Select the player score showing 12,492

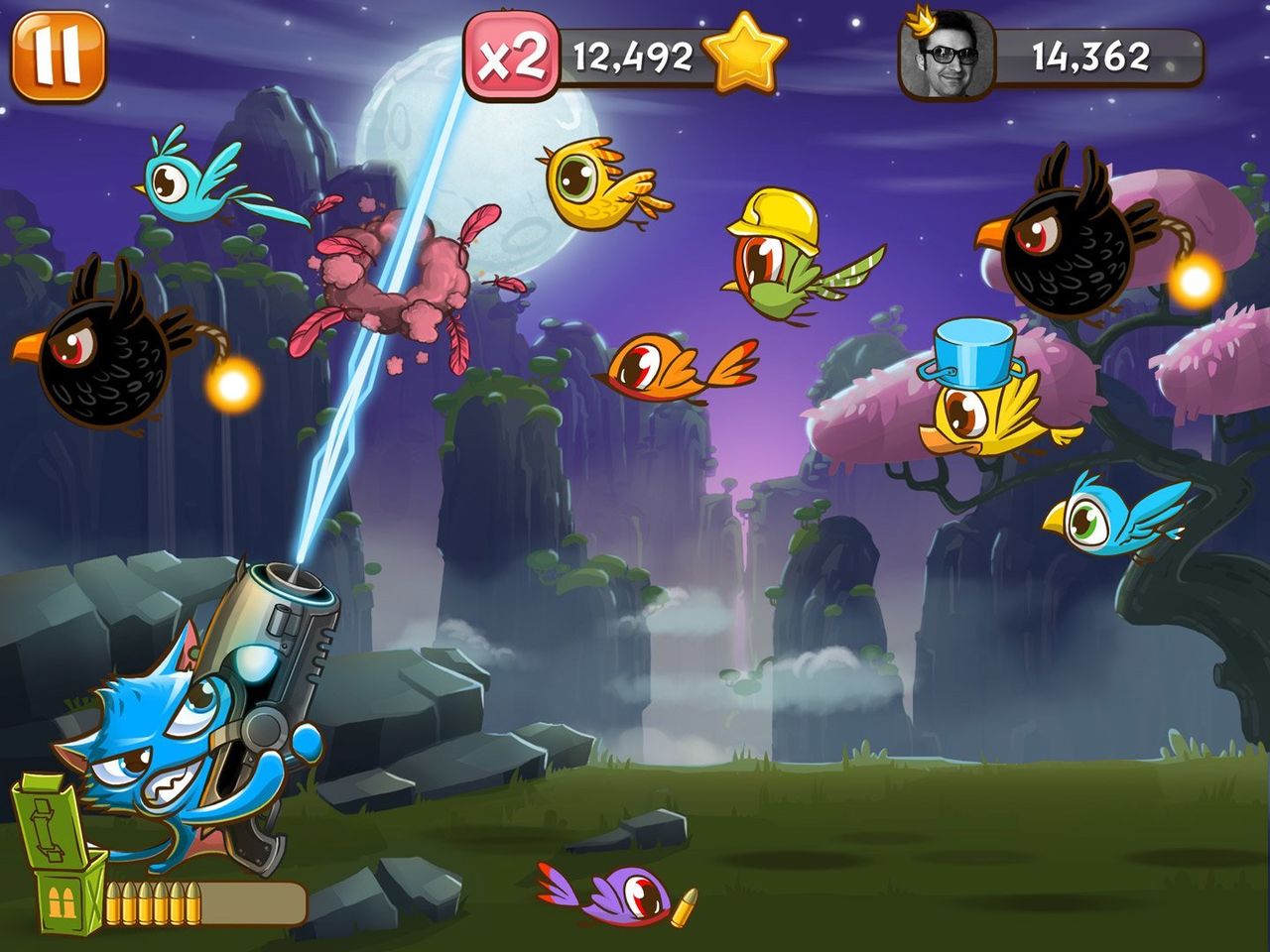pos(630,57)
